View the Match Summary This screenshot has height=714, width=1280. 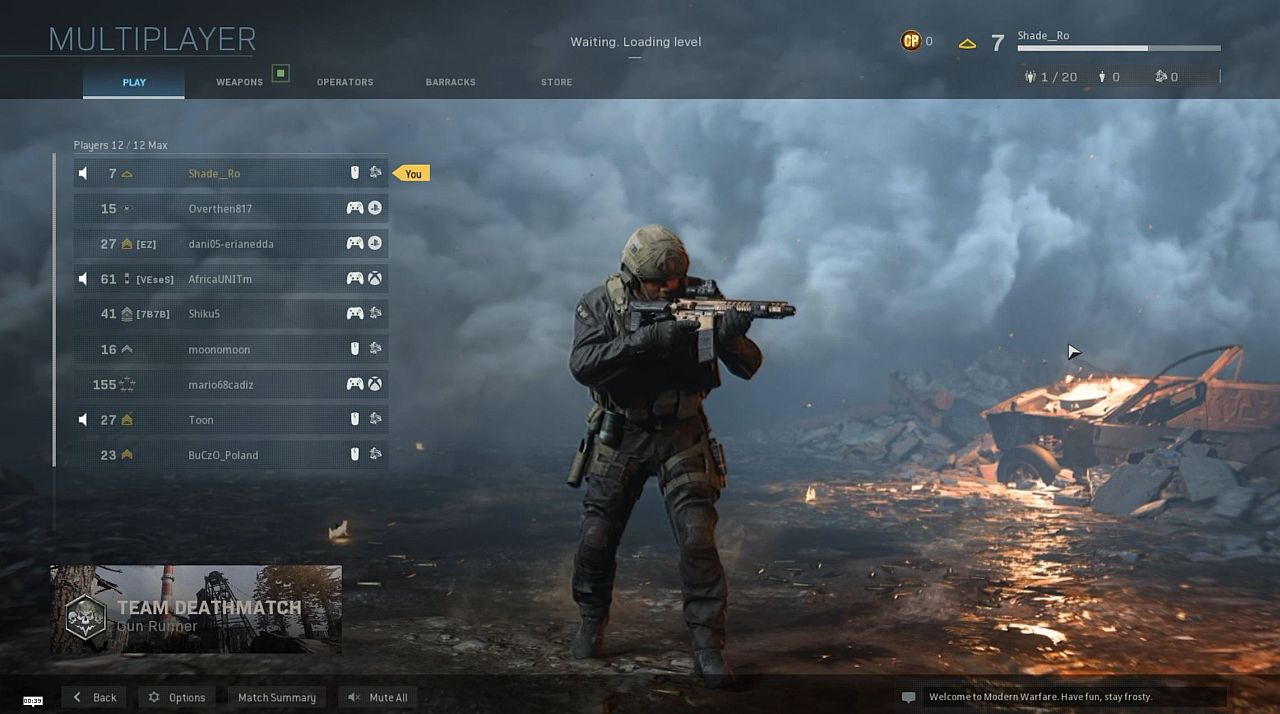coord(276,697)
